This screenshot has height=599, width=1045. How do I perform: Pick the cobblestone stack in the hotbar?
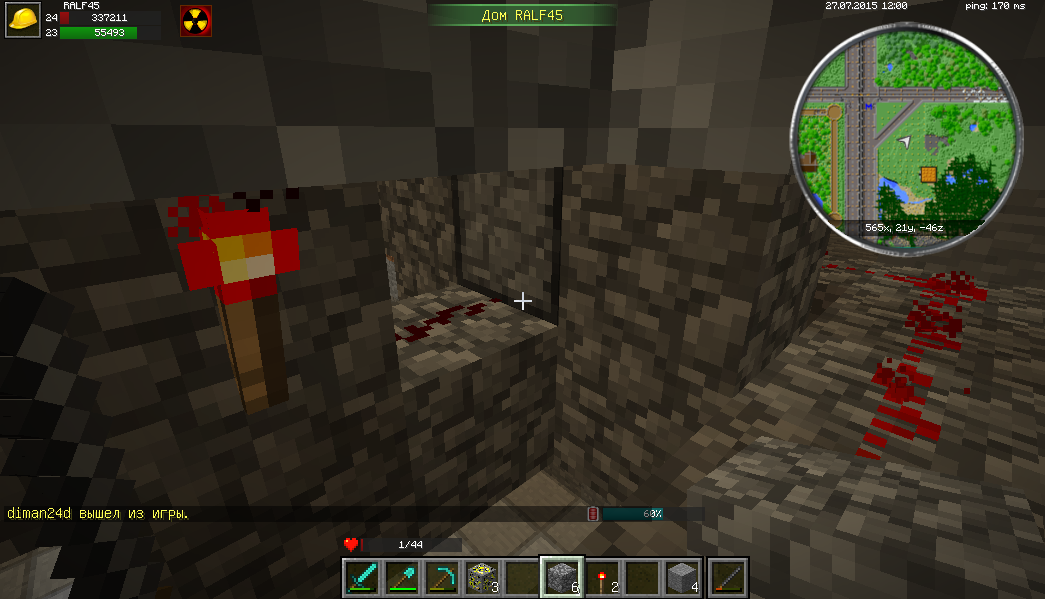[x=561, y=577]
